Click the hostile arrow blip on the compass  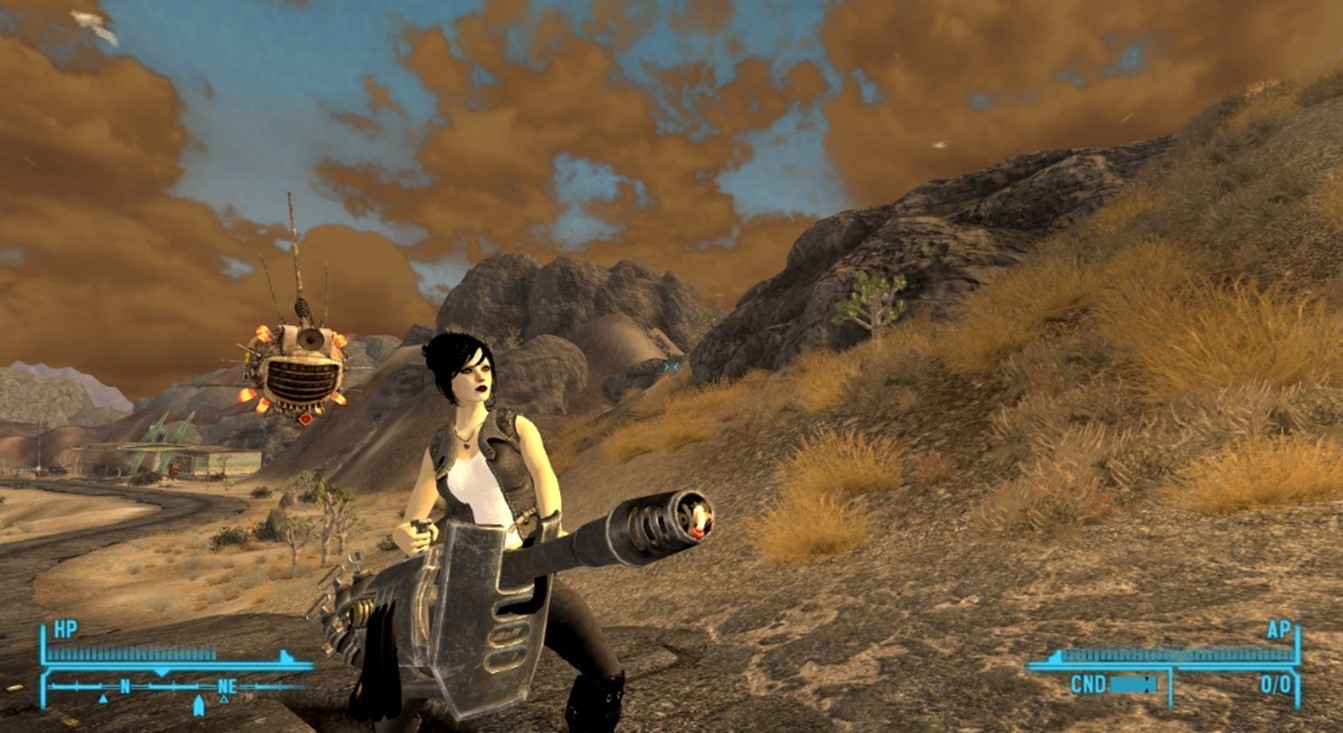[x=198, y=703]
